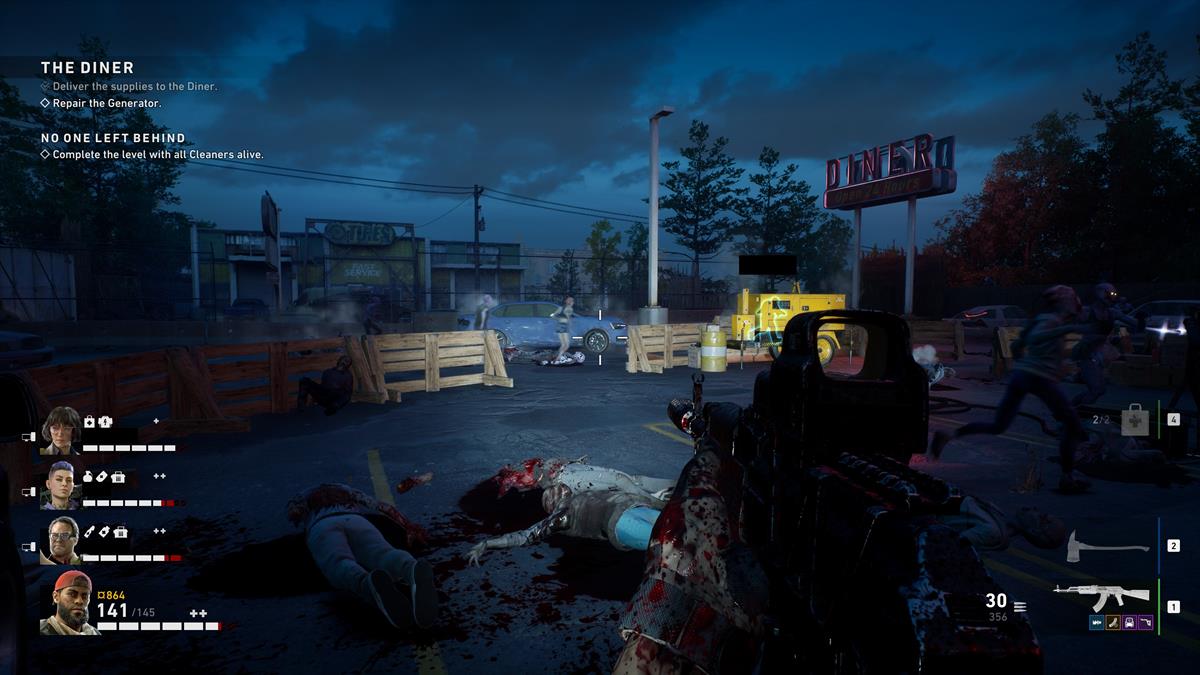Click the blue barrel attachment icon under rifle
1200x675 pixels.
coord(1097,622)
